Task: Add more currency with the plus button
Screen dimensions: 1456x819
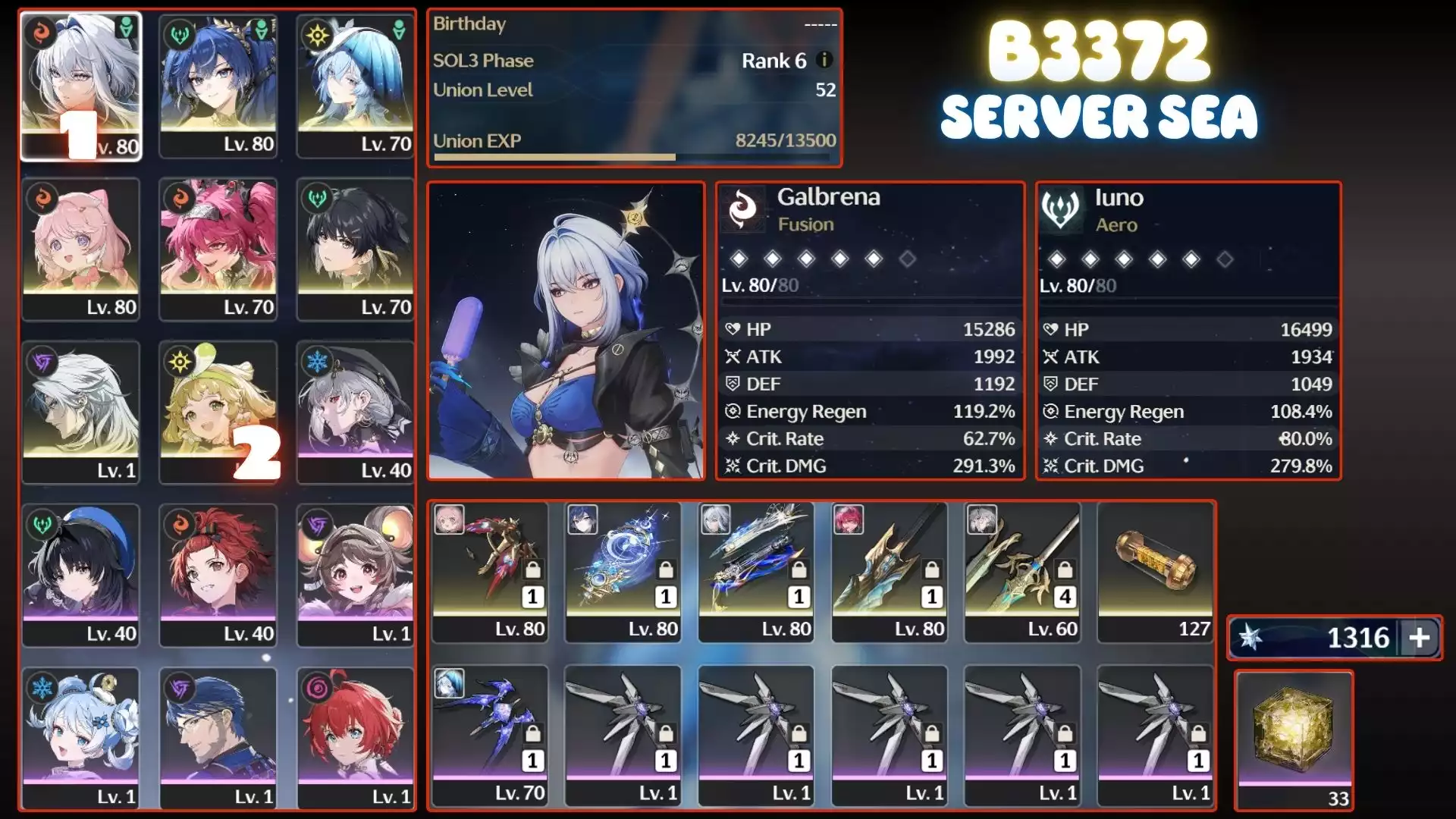Action: (1420, 638)
